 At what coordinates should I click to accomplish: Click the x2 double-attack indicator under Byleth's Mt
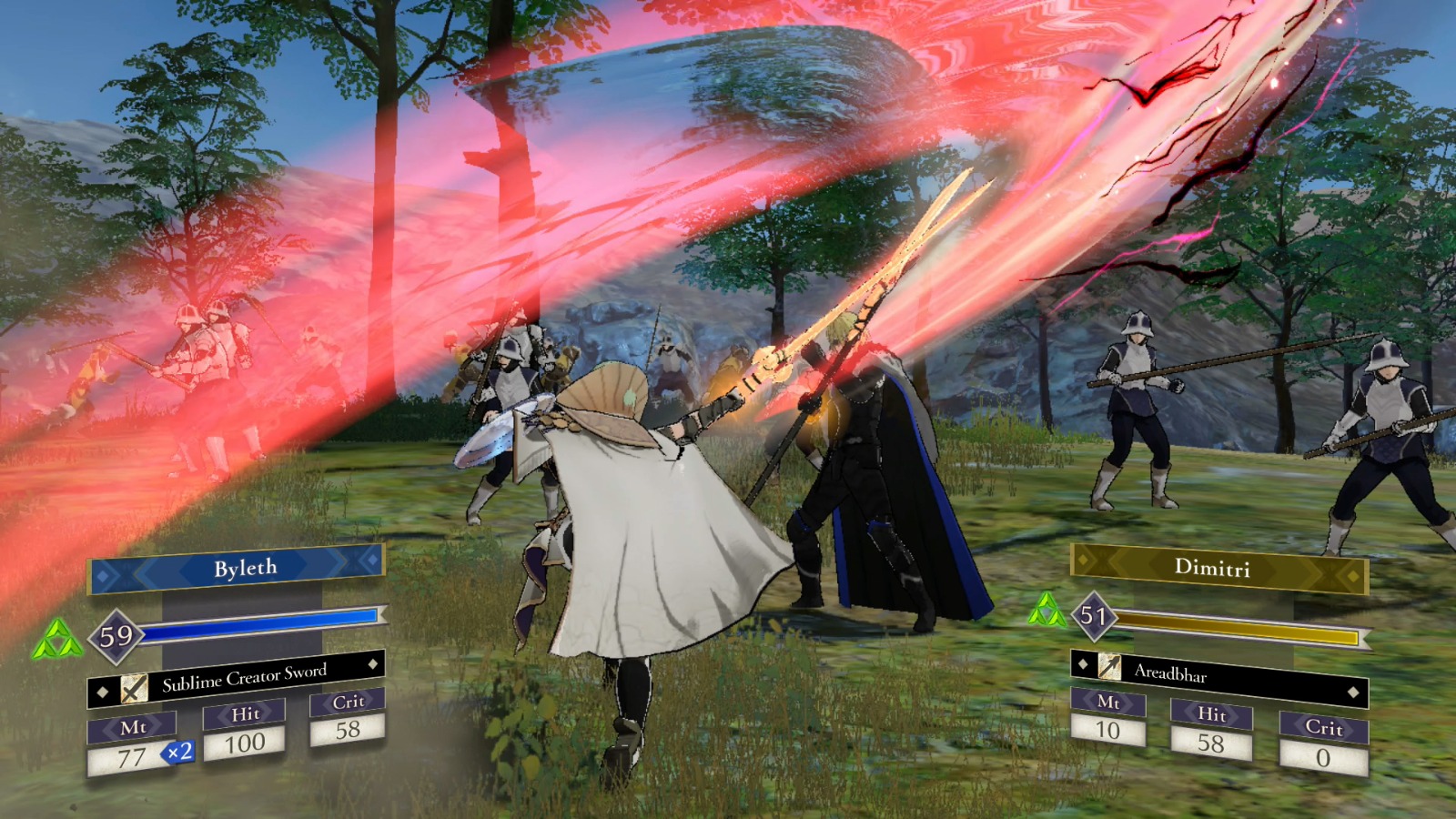click(178, 754)
